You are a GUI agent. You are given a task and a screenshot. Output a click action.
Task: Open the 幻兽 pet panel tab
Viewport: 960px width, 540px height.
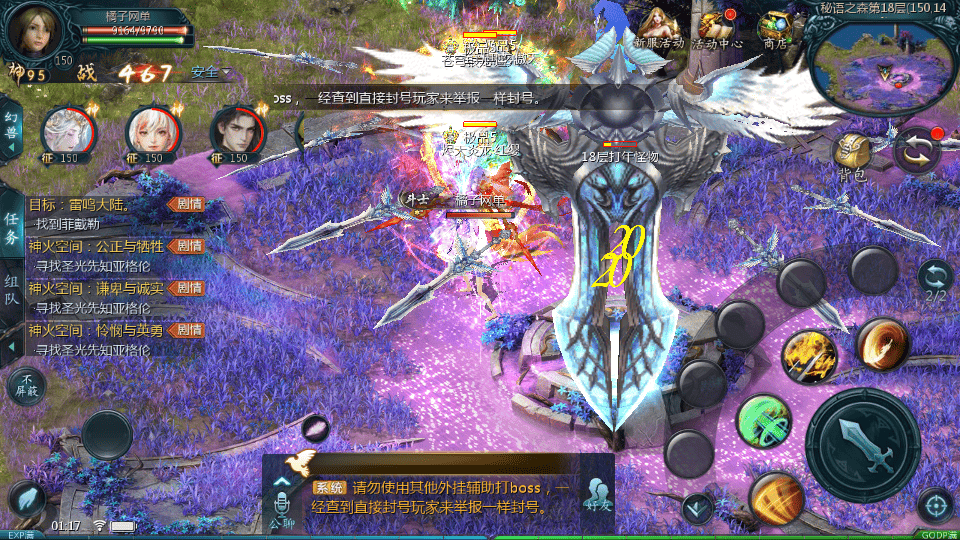pyautogui.click(x=11, y=128)
